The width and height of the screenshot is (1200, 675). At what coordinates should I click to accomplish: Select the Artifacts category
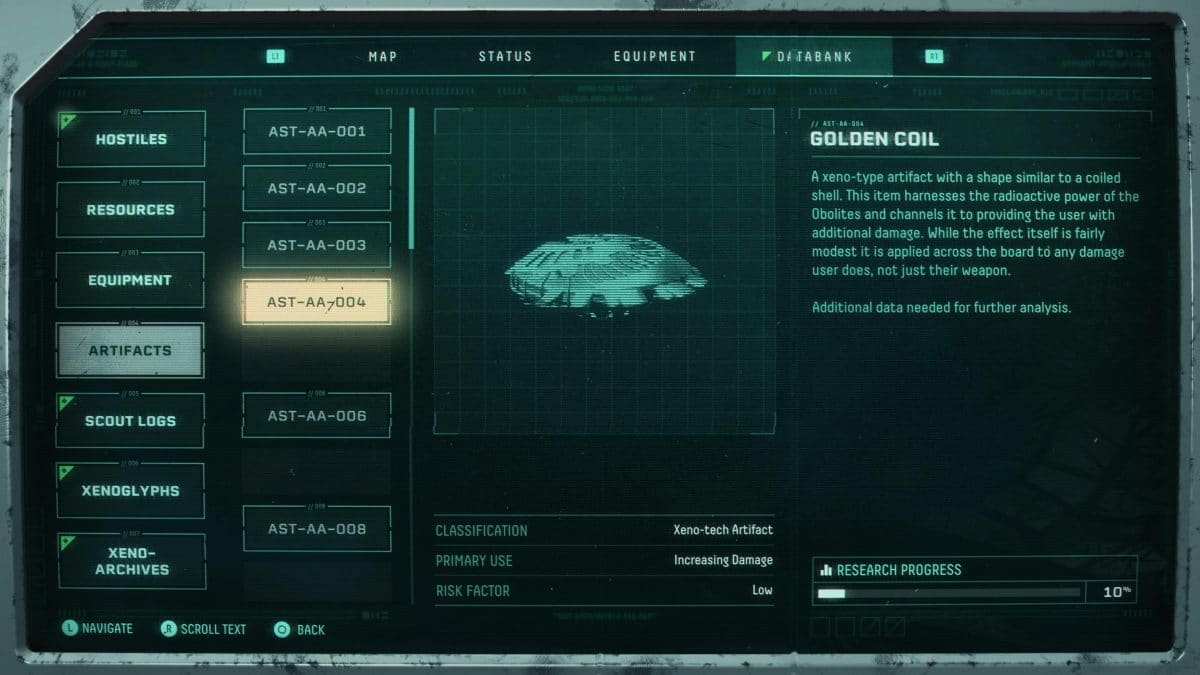point(131,351)
